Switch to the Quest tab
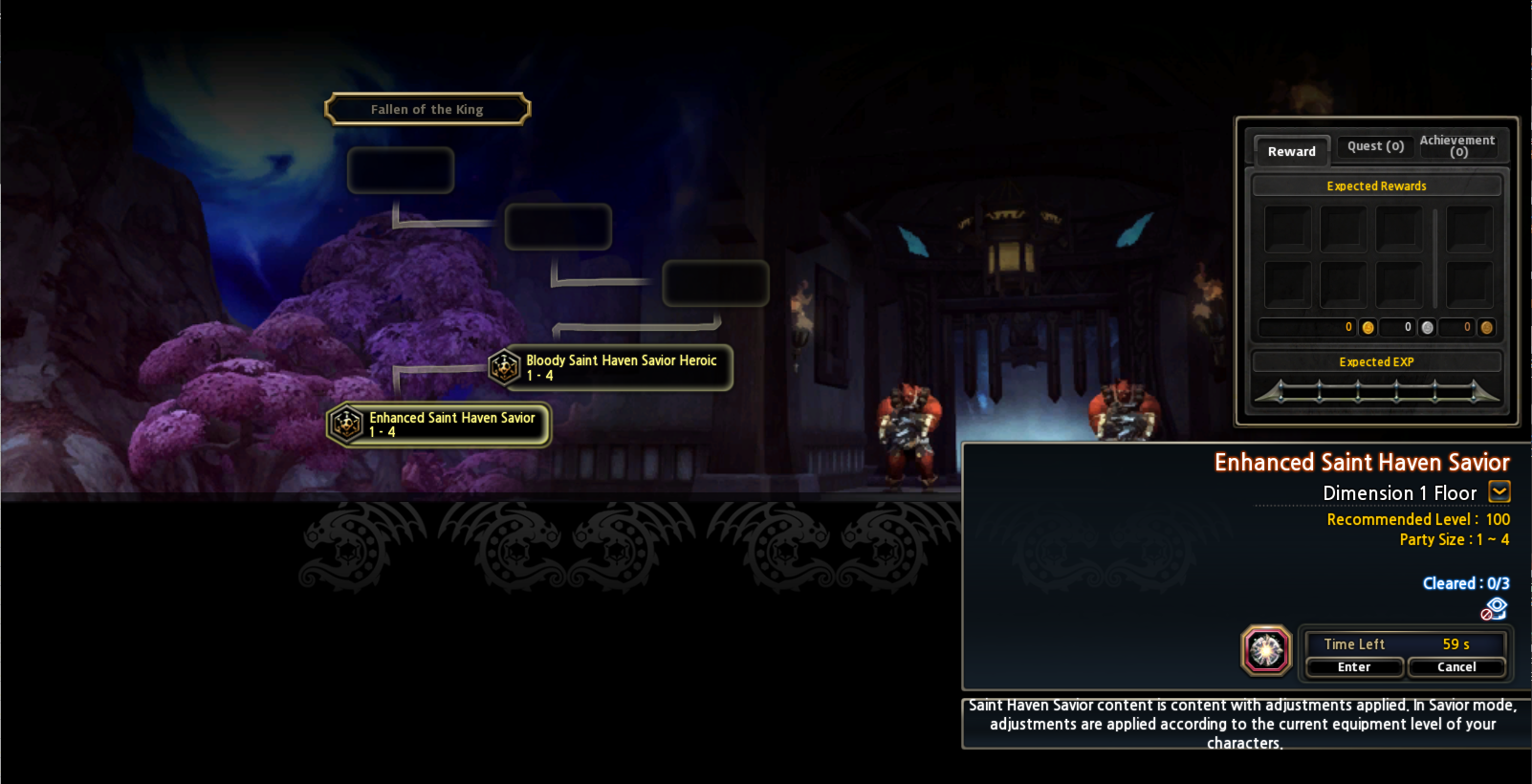This screenshot has height=784, width=1532. click(x=1375, y=146)
